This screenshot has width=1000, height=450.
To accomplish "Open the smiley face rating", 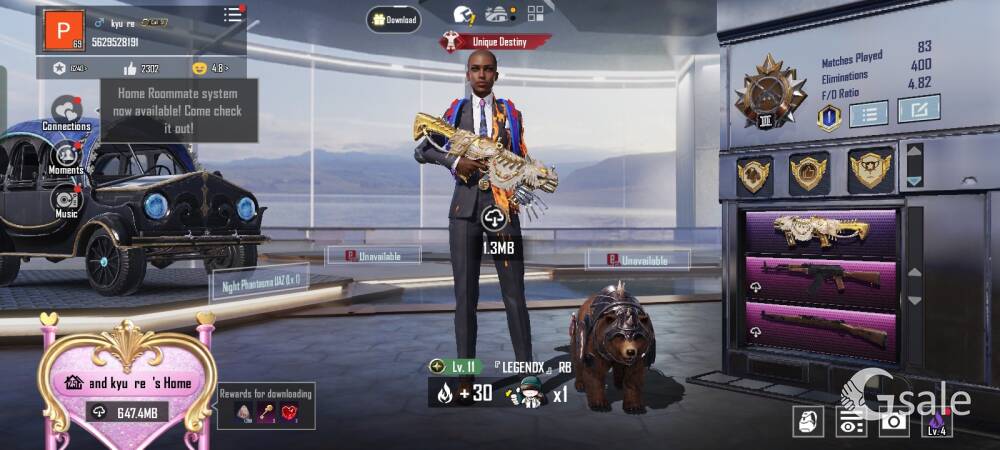I will 199,68.
